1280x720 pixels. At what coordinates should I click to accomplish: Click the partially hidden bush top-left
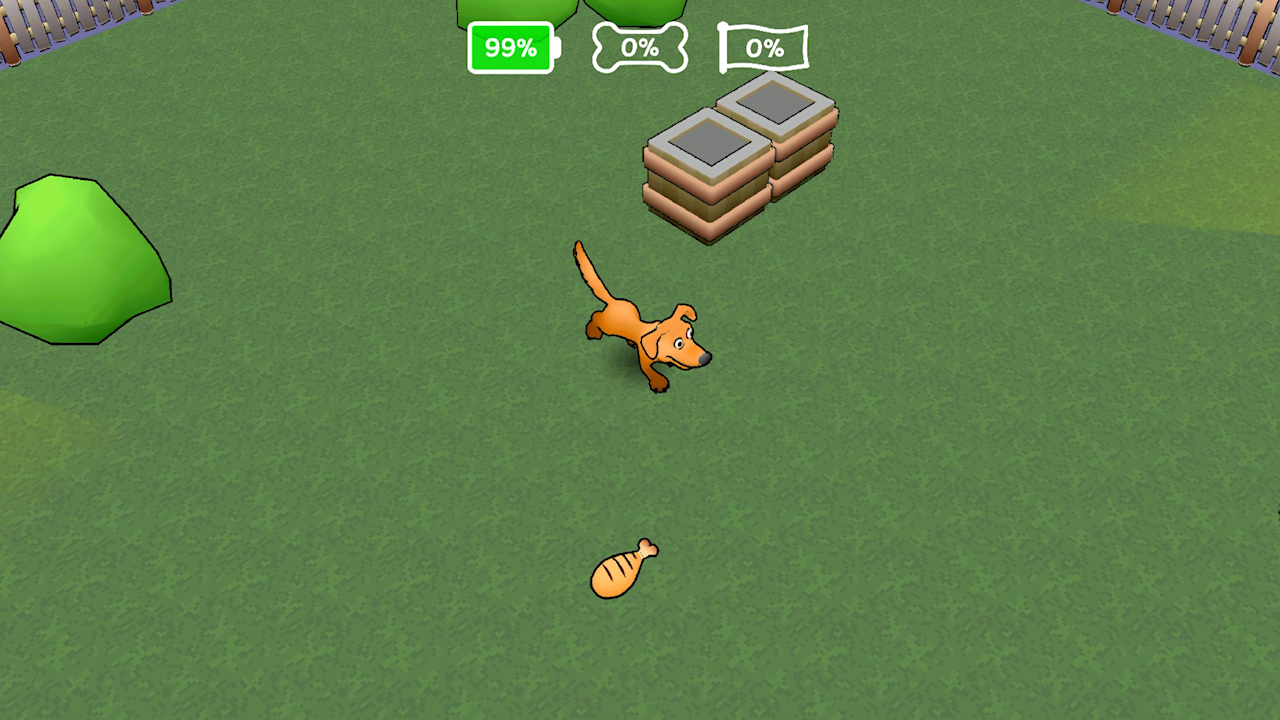point(515,8)
